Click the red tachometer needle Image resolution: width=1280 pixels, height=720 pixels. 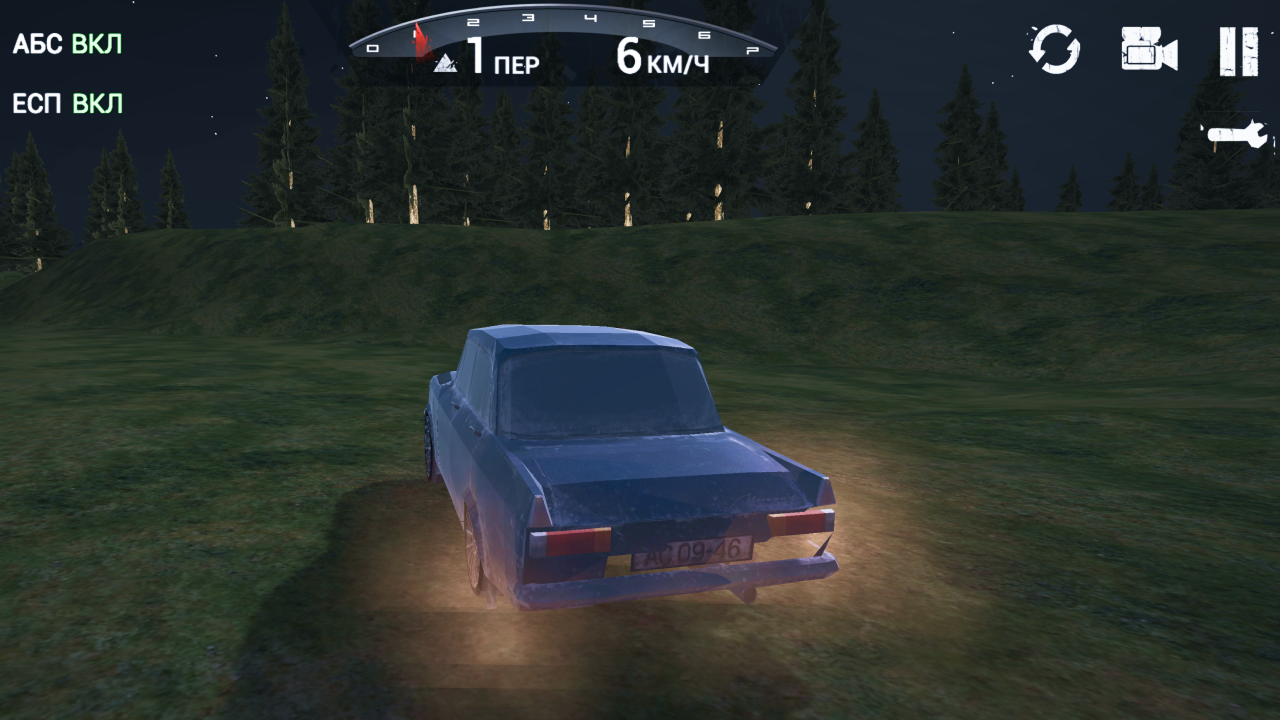click(x=420, y=40)
